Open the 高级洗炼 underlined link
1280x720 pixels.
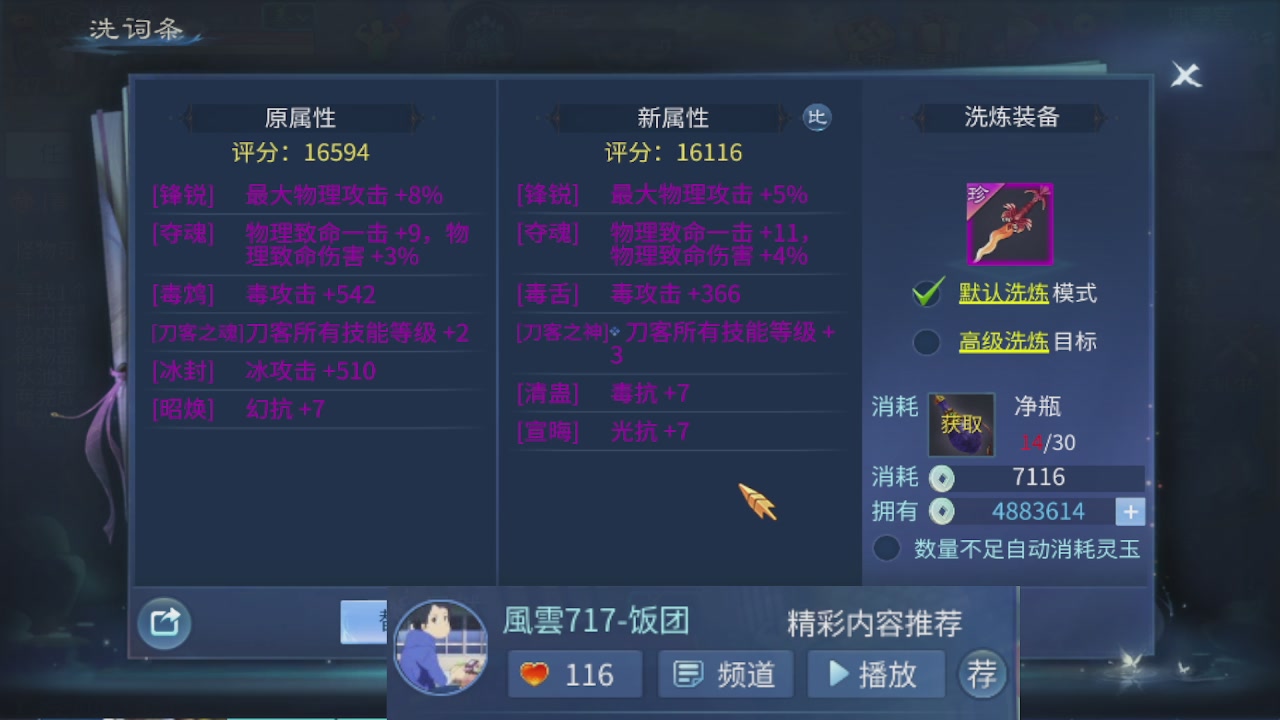point(1002,342)
